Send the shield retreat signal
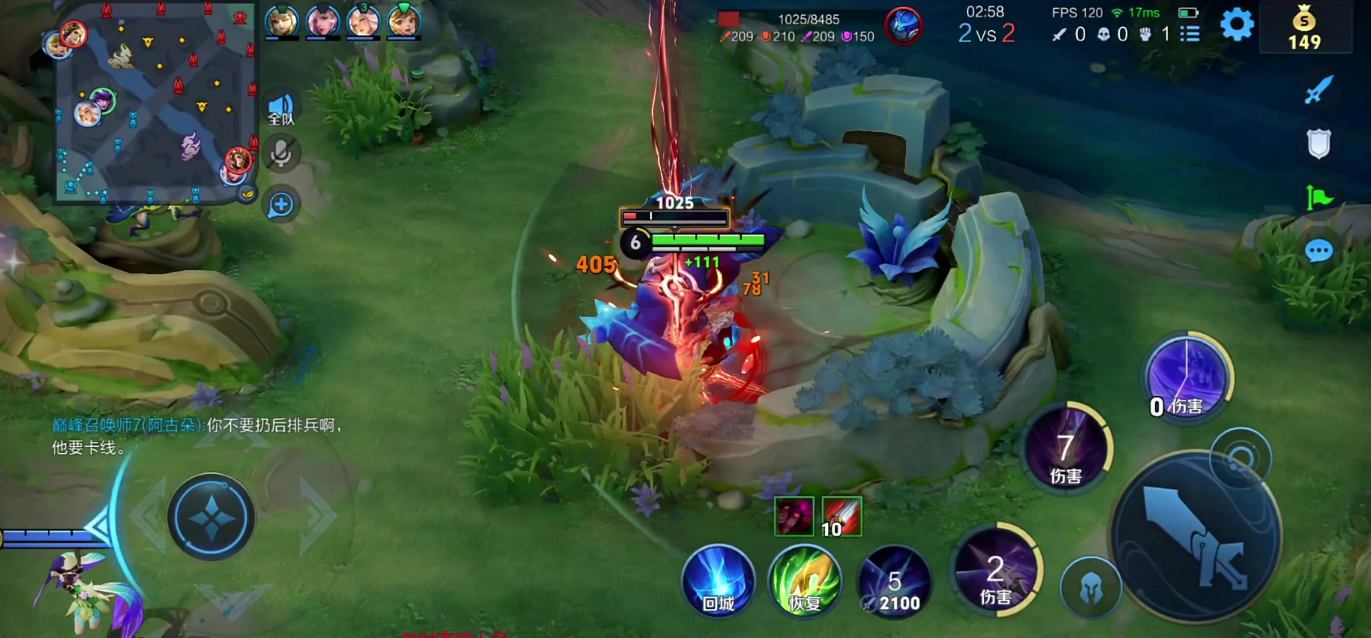Screen dimensions: 1371x638 (1319, 144)
